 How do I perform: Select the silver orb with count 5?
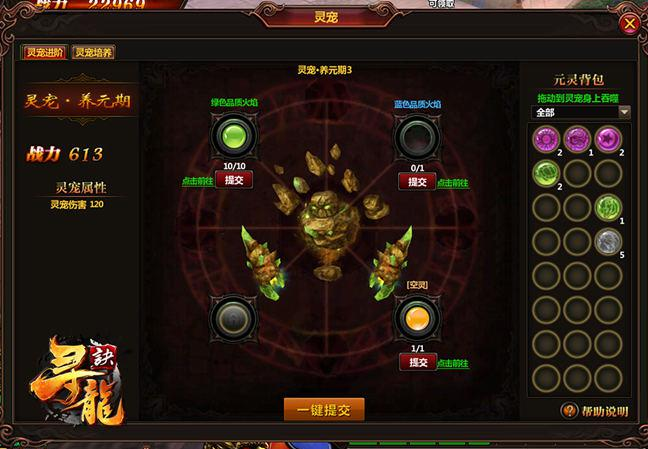coord(608,241)
